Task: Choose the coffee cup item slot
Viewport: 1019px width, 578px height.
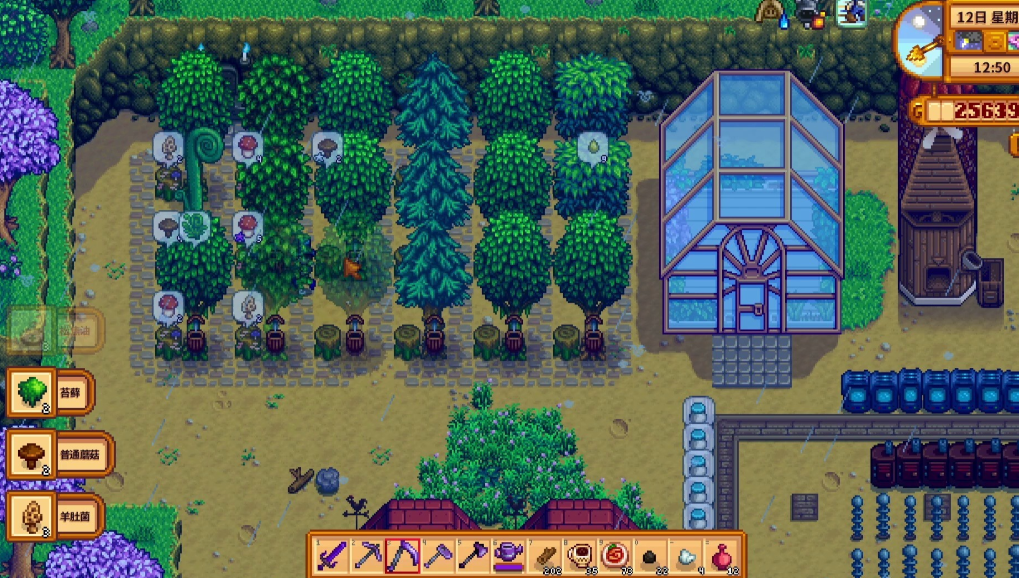Action: point(578,555)
